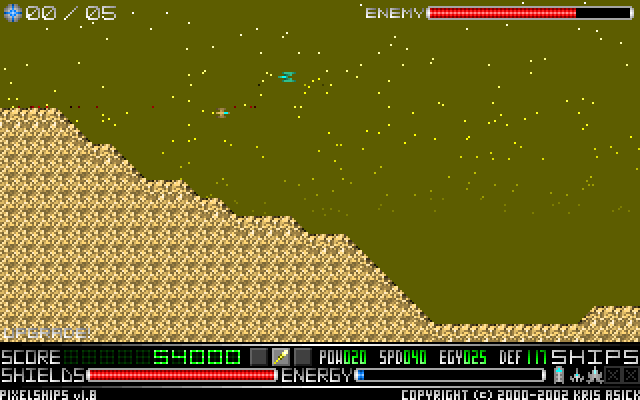Choose the tall blue ship icon

[559, 375]
